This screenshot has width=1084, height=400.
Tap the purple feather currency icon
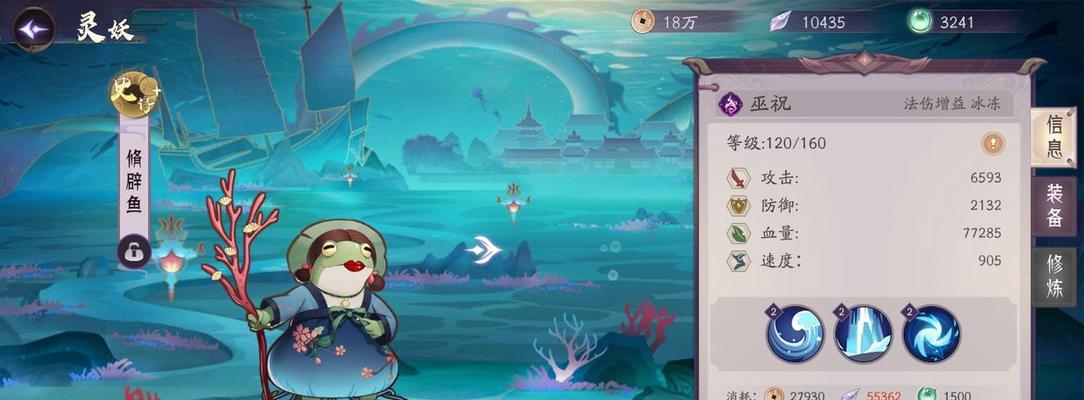[x=779, y=21]
